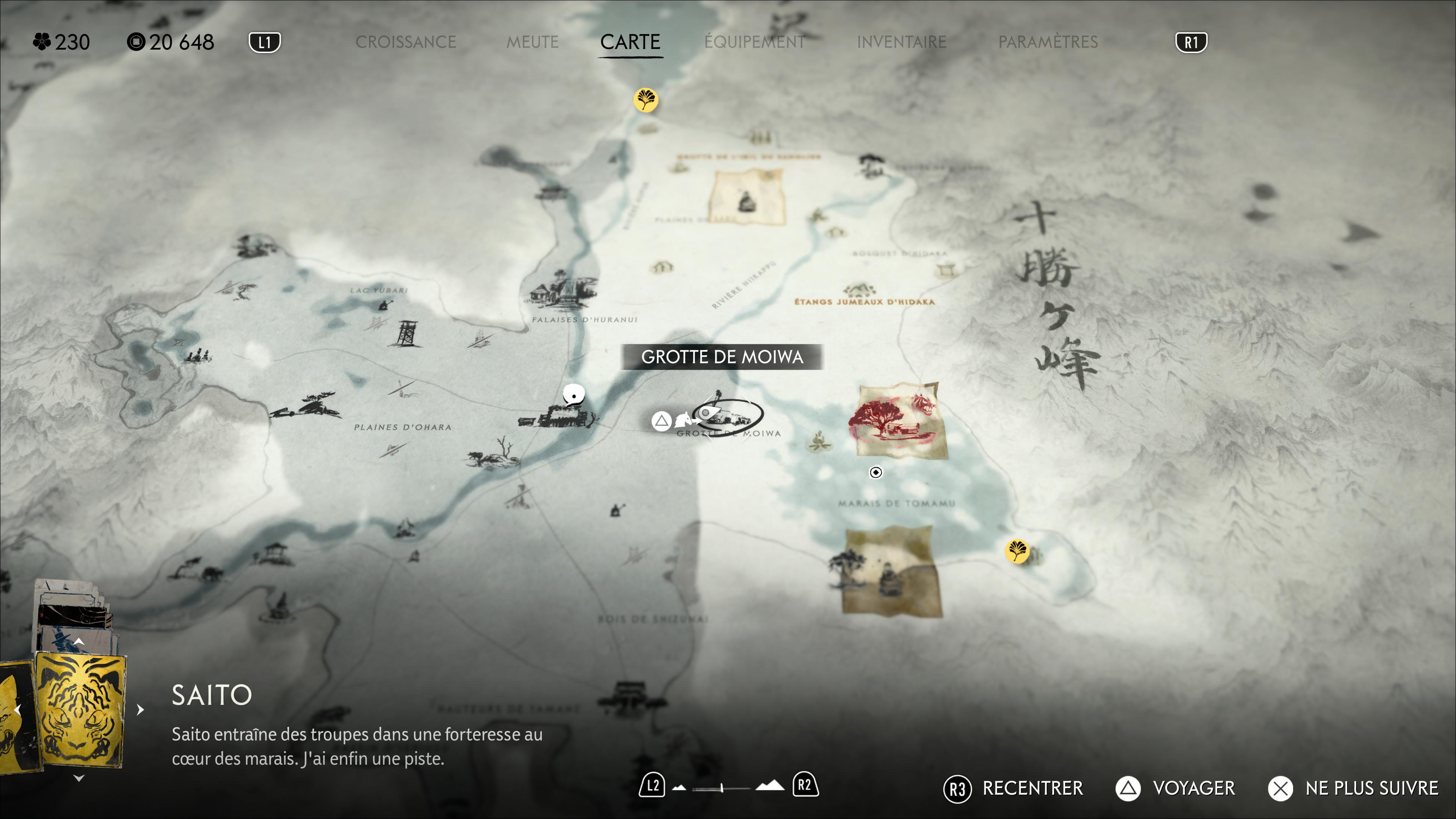1456x819 pixels.
Task: Click the triangle travel icon at Grotte de Moiwa
Action: [x=661, y=421]
